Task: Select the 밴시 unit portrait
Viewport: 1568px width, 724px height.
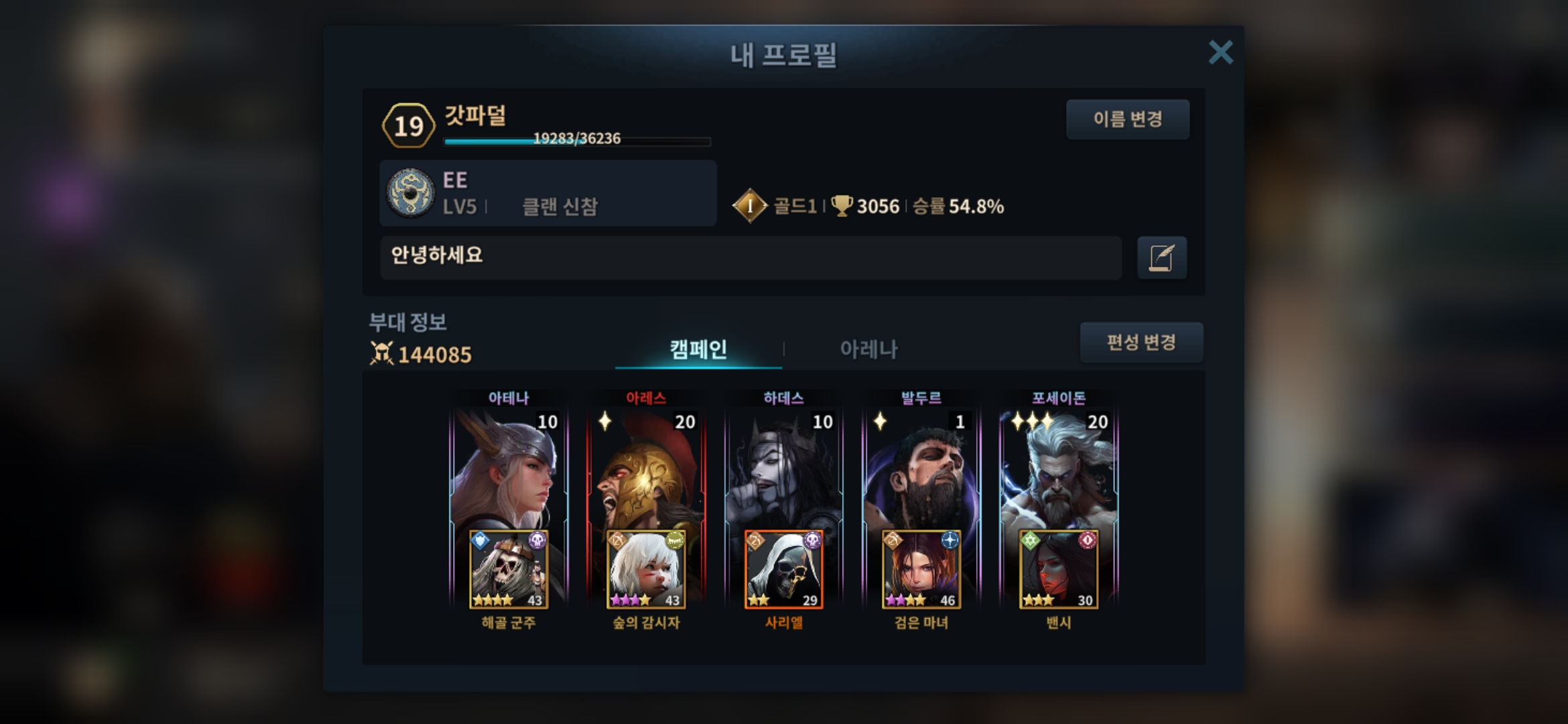Action: pyautogui.click(x=1059, y=570)
